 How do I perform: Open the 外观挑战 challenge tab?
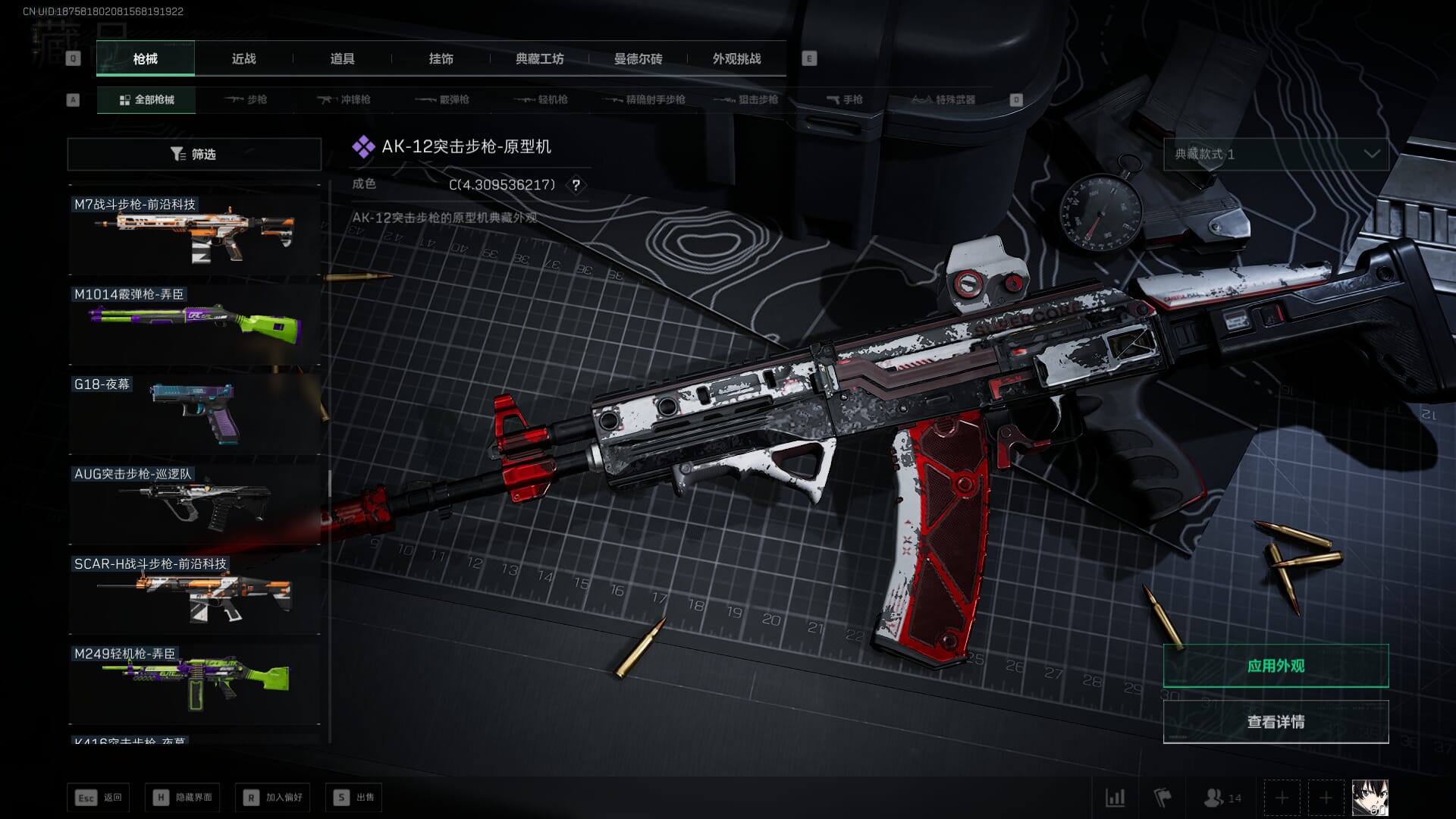click(x=736, y=59)
